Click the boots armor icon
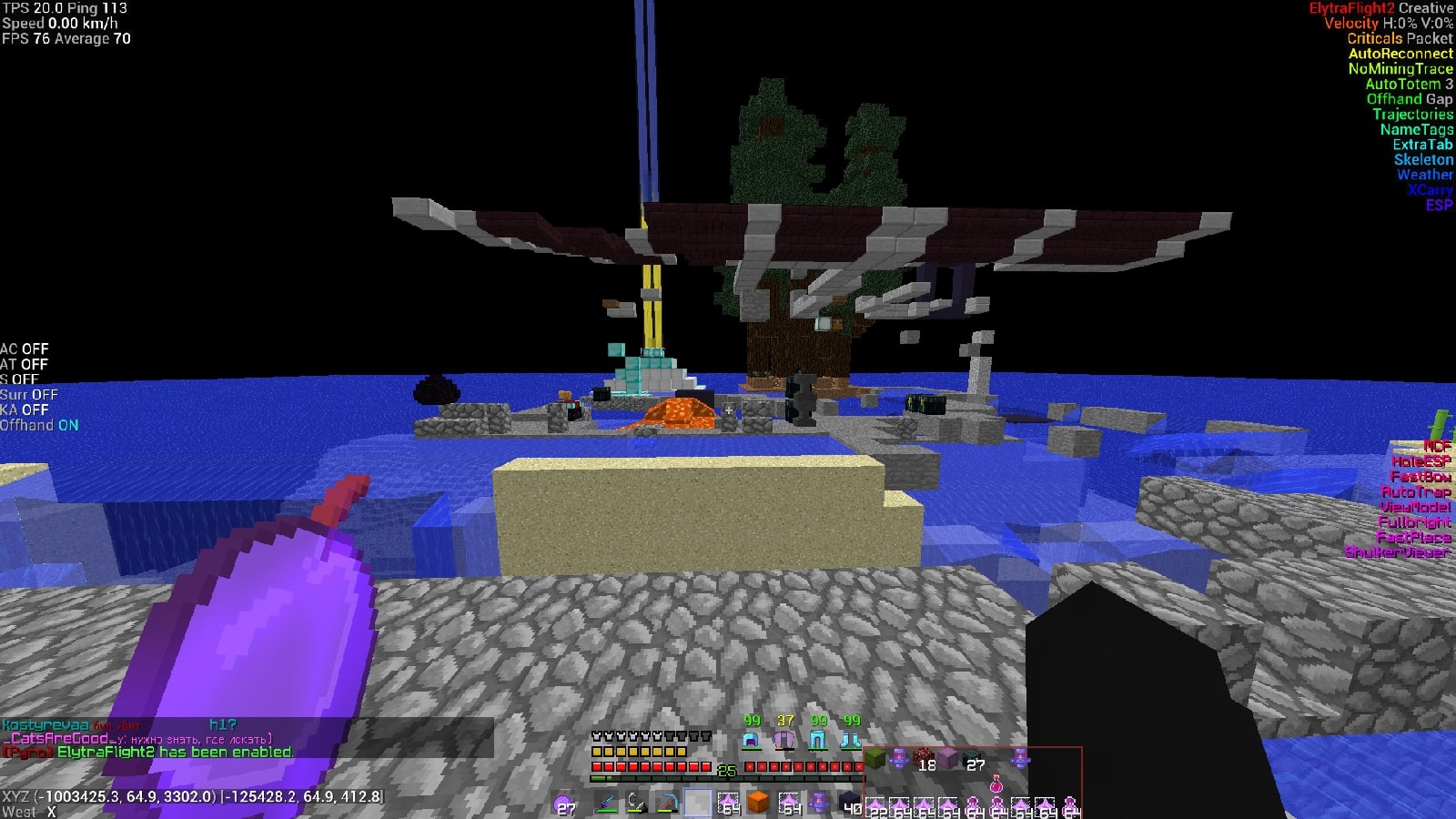This screenshot has width=1456, height=819. pyautogui.click(x=850, y=741)
